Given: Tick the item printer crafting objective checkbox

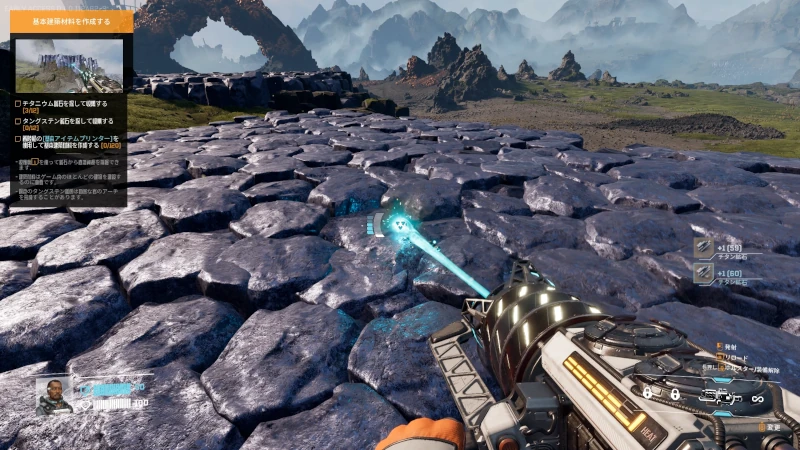Looking at the screenshot, I should (x=18, y=139).
